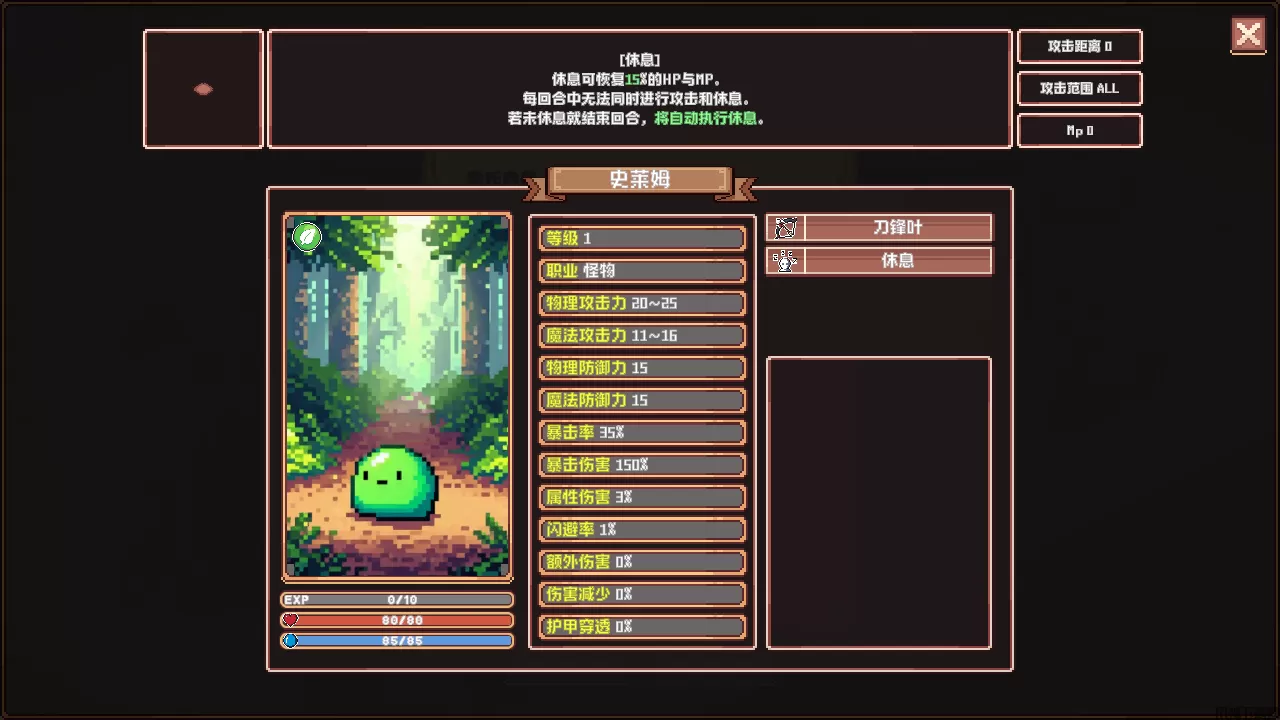1280x720 pixels.
Task: Select the 休息 rest skill
Action: 897,261
